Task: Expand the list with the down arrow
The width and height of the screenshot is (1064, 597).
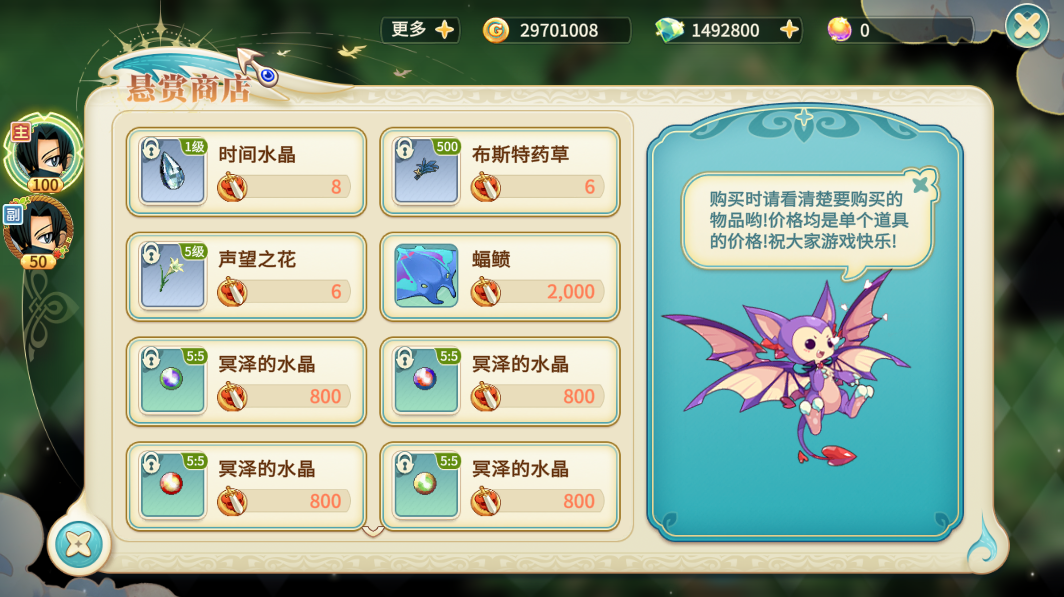Action: click(x=373, y=530)
